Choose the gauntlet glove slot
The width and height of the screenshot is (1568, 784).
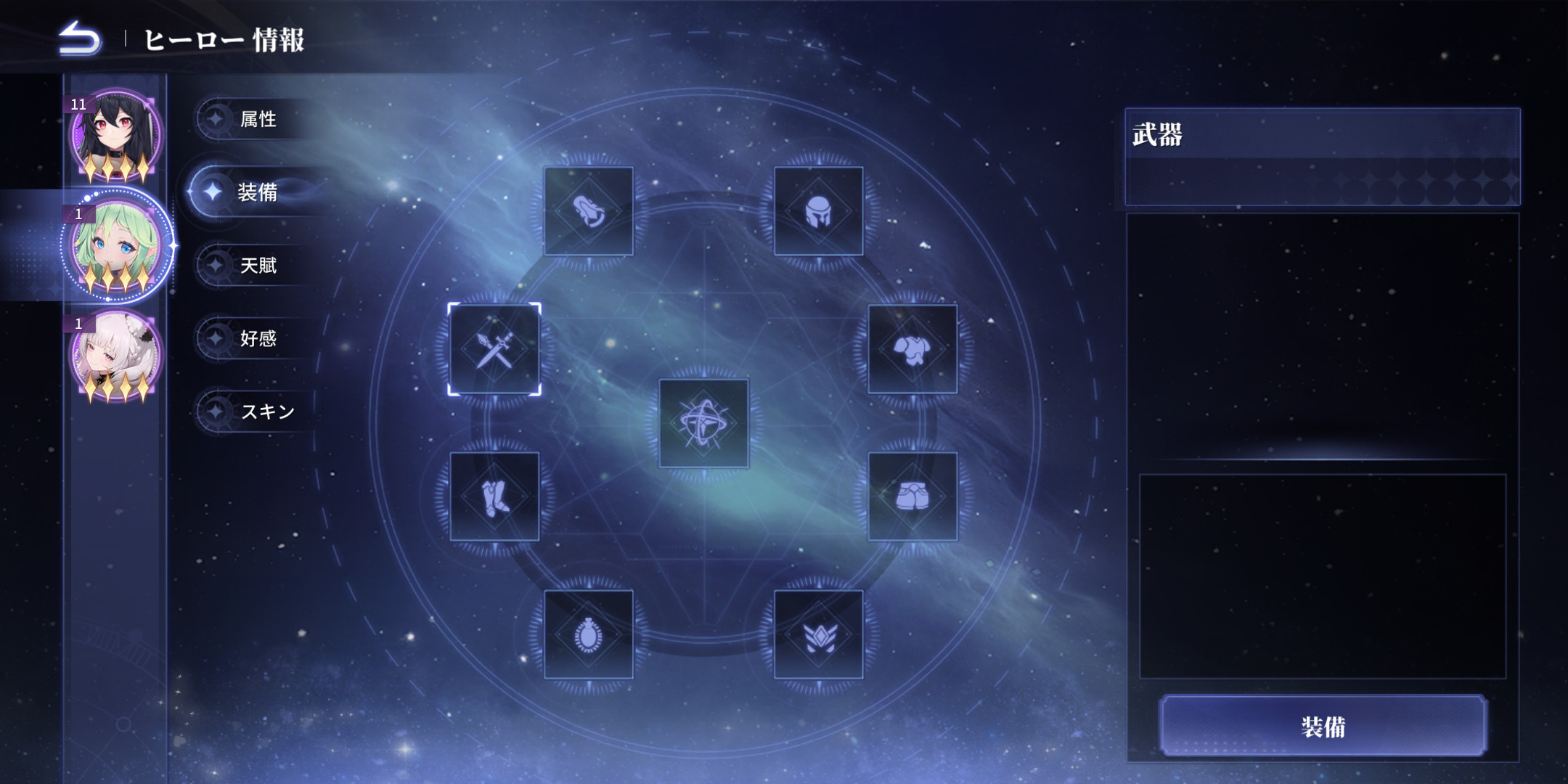(x=588, y=211)
